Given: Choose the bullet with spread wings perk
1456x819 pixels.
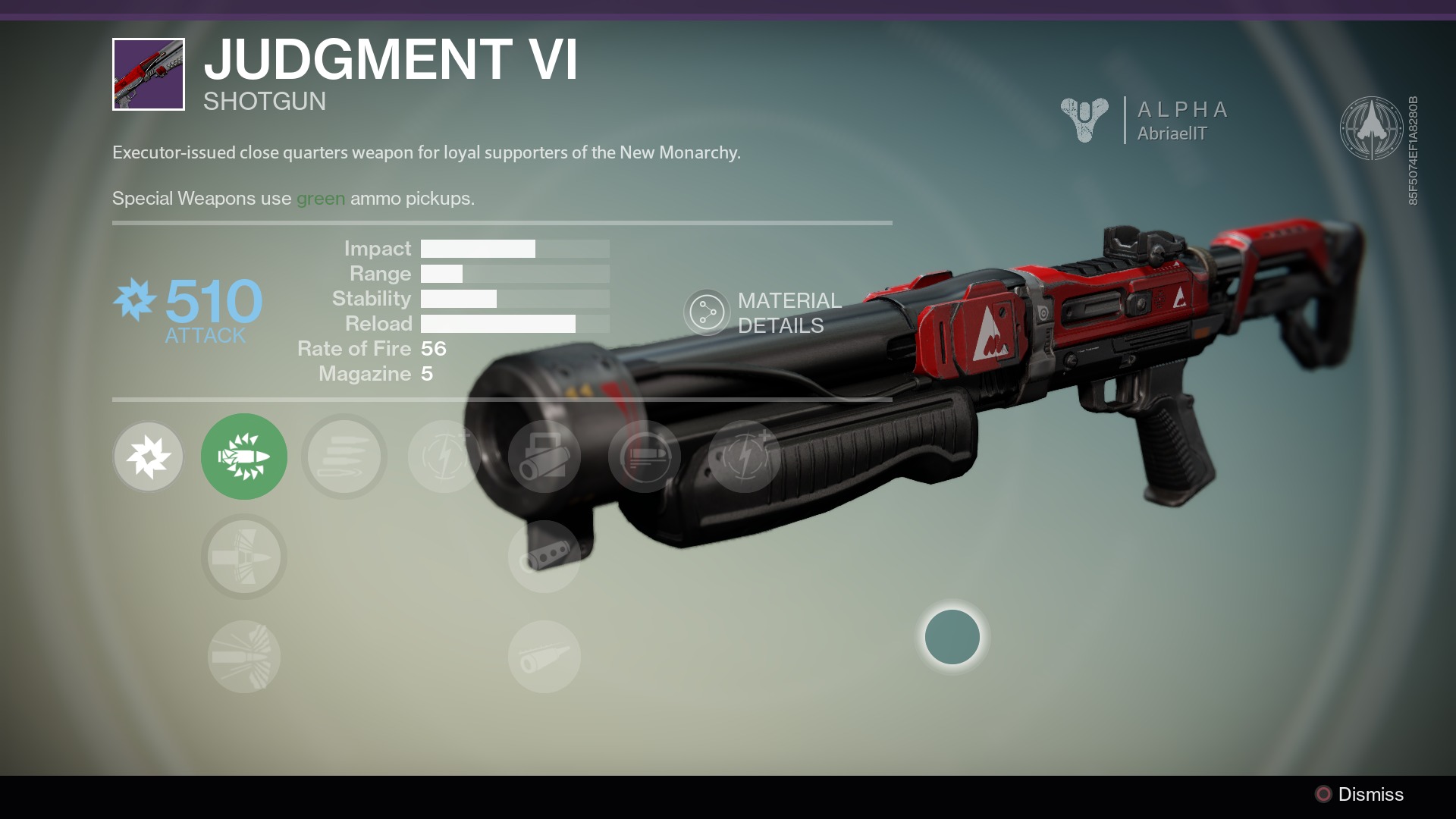Looking at the screenshot, I should point(244,557).
